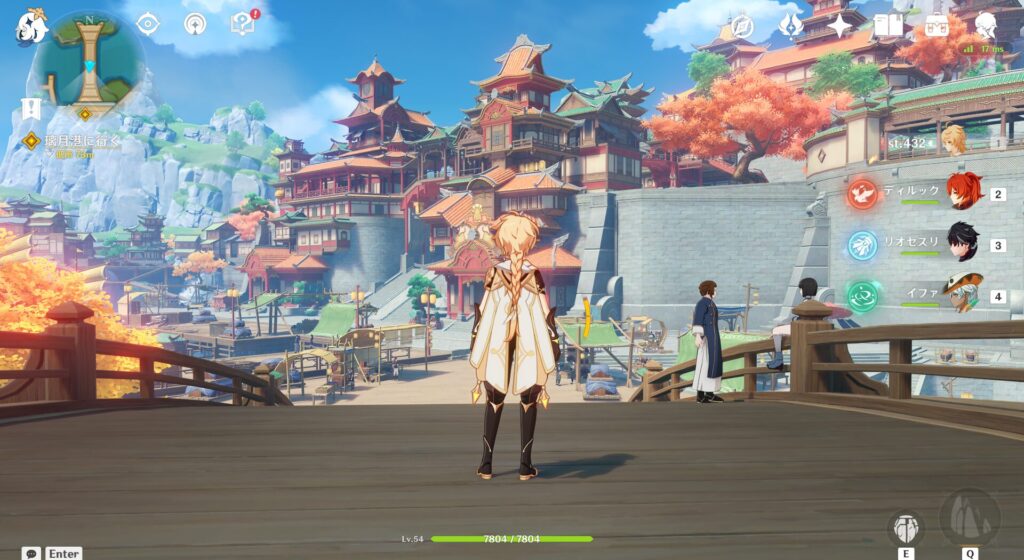Screen dimensions: 1024x560
Task: Open the compass events icon
Action: click(x=742, y=26)
